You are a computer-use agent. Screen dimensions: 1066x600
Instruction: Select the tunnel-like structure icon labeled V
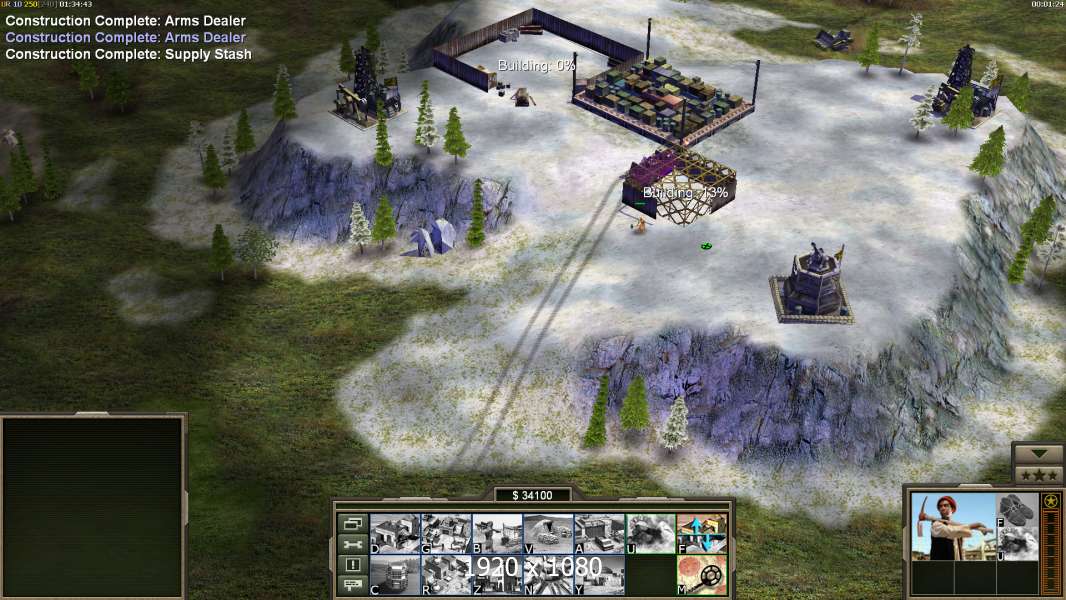tap(548, 534)
